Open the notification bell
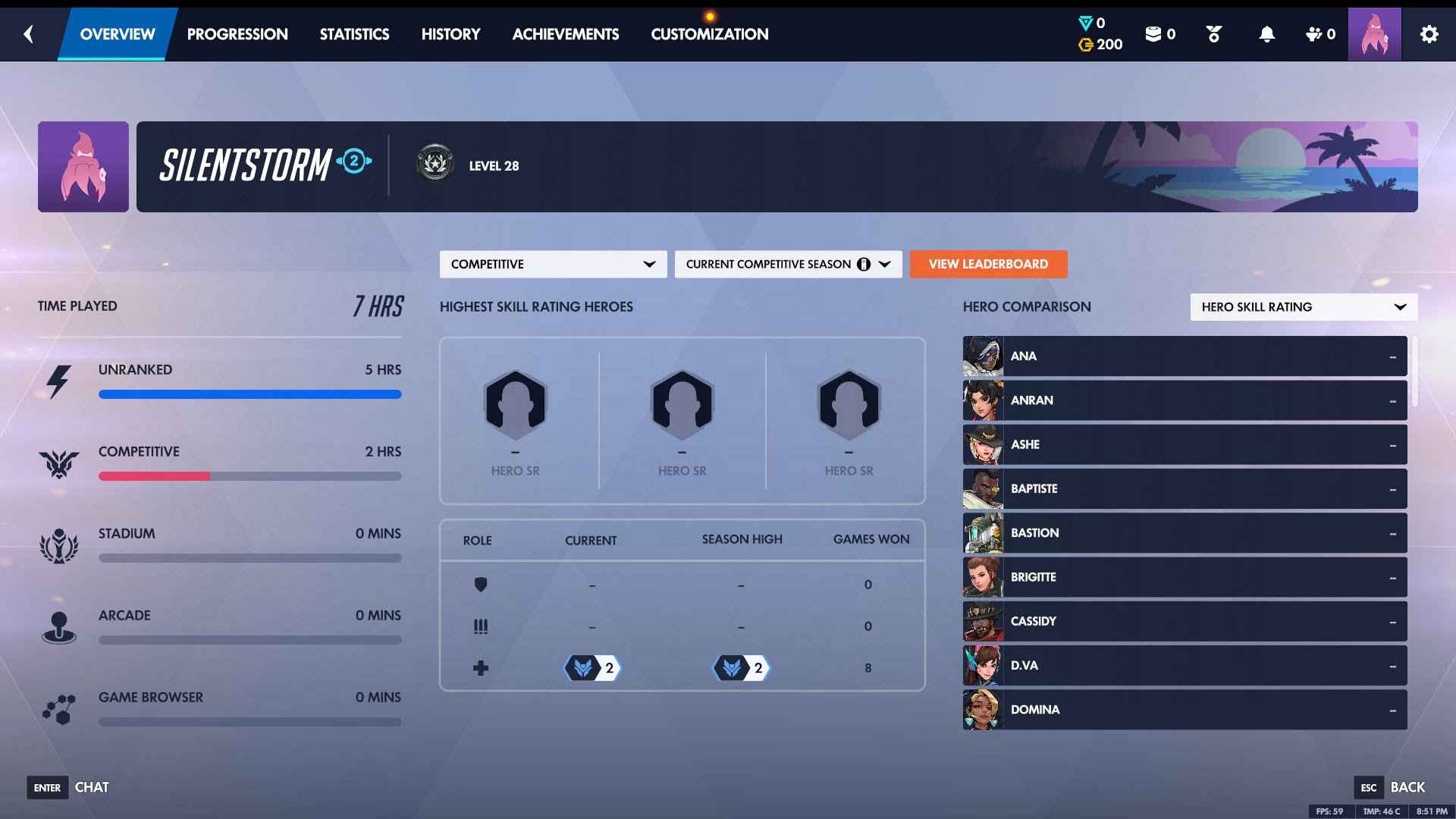 coord(1265,34)
